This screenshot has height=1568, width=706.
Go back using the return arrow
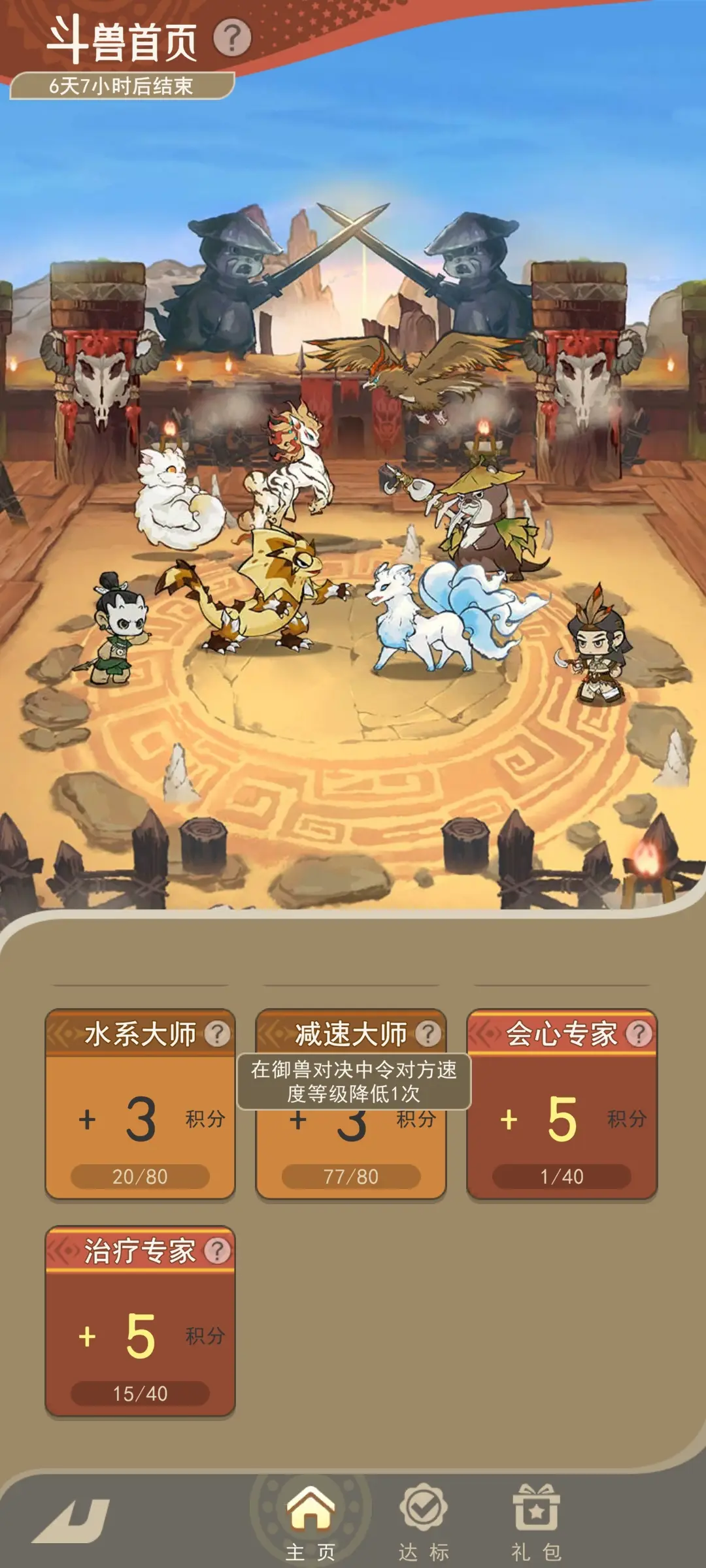pyautogui.click(x=72, y=1520)
